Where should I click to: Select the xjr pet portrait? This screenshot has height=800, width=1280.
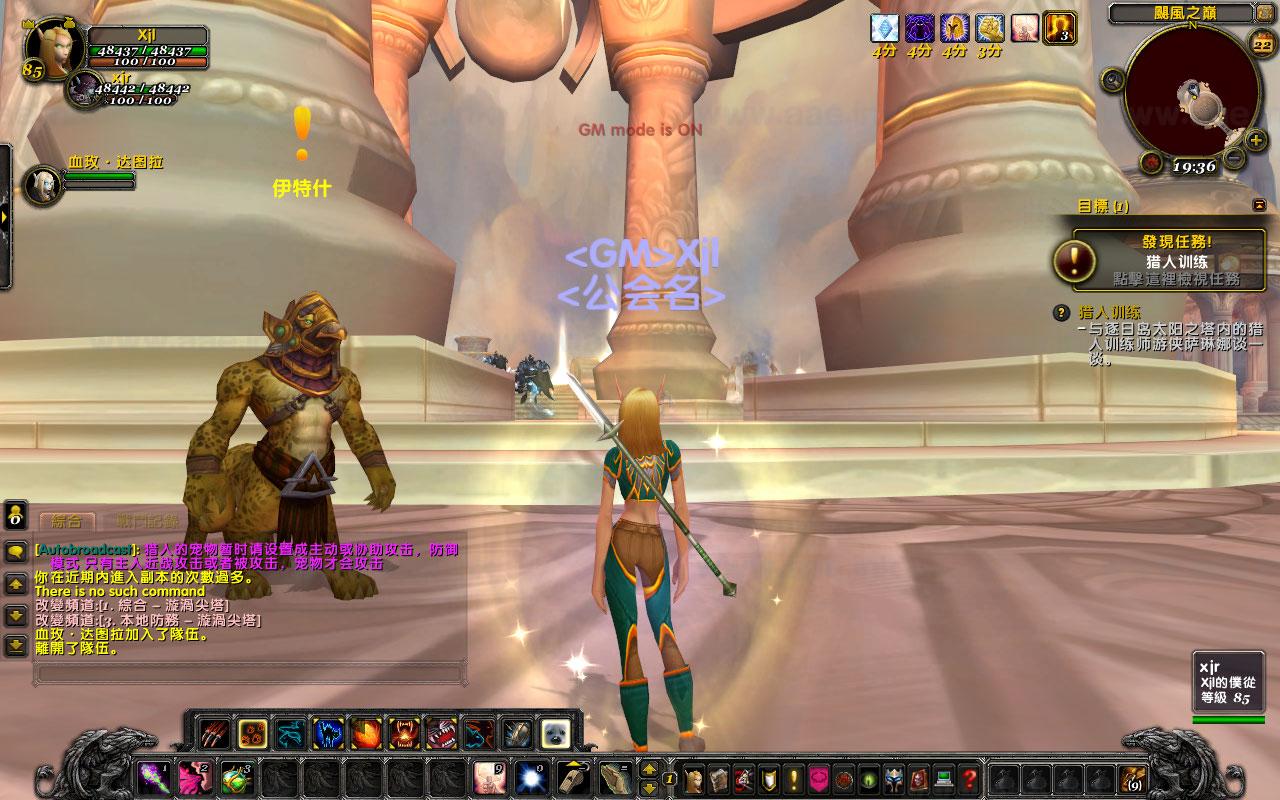[82, 90]
